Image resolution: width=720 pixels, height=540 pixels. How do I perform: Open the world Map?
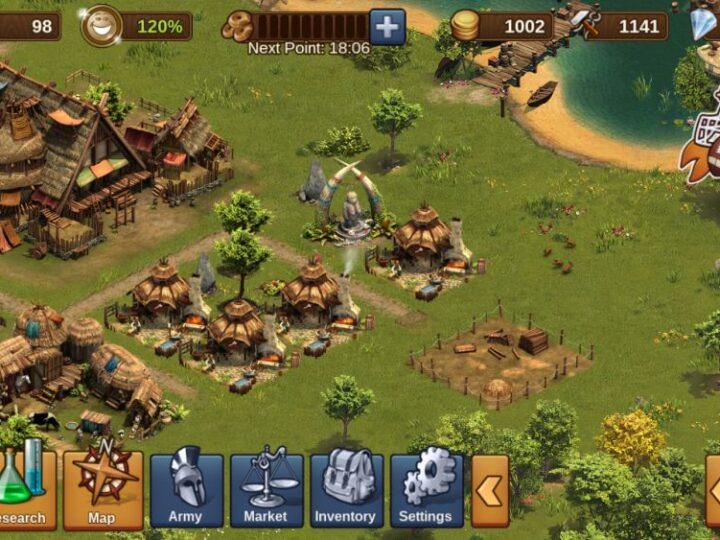(102, 489)
